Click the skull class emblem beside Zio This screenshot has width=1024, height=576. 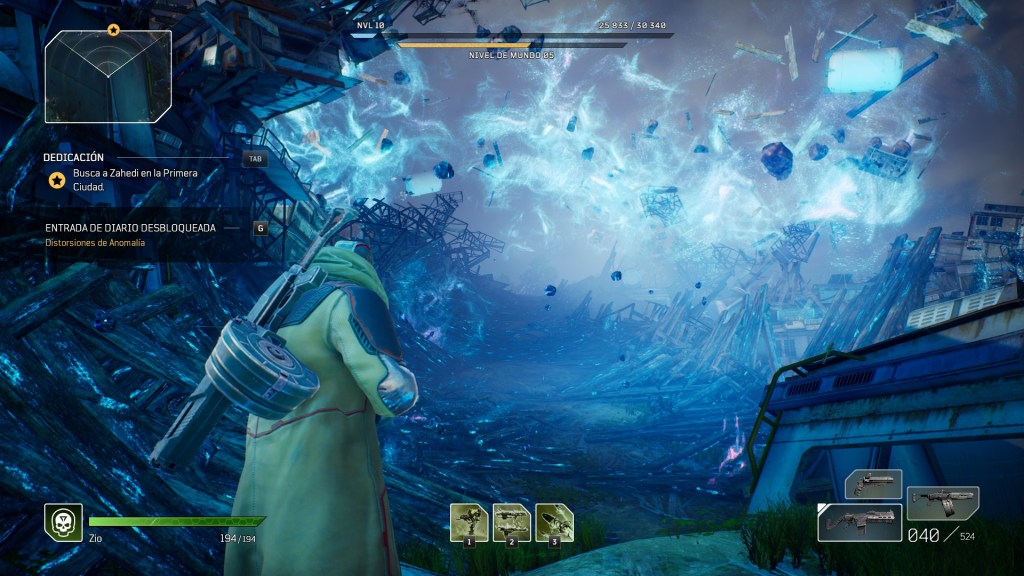[x=63, y=522]
